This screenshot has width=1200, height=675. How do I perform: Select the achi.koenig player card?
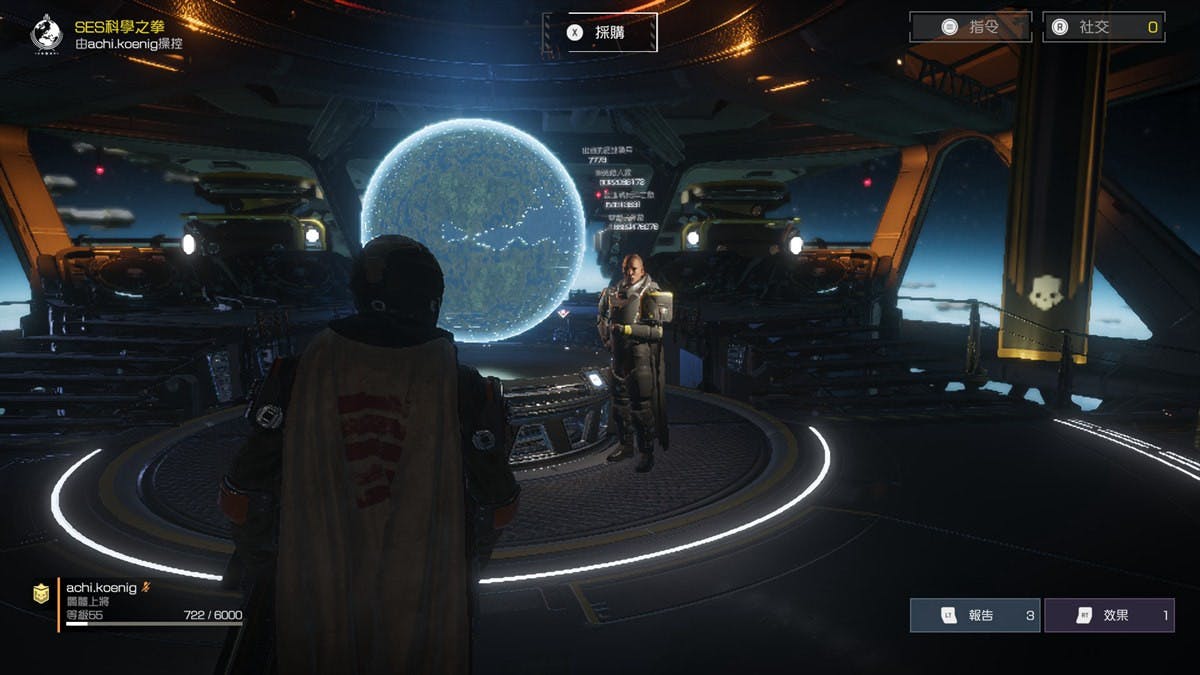140,602
